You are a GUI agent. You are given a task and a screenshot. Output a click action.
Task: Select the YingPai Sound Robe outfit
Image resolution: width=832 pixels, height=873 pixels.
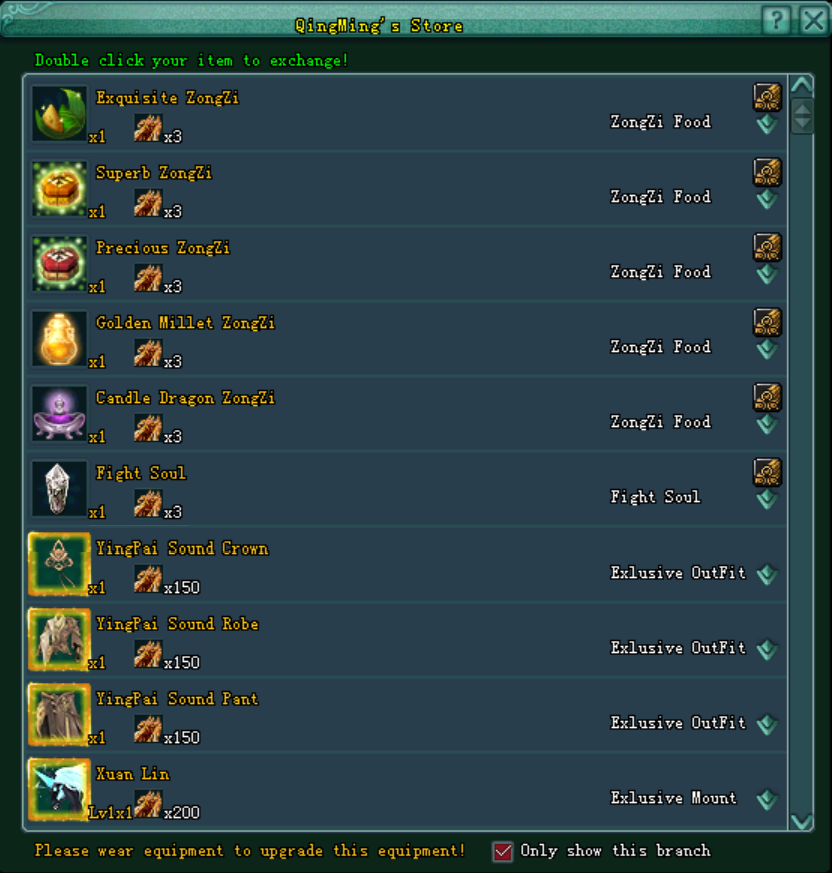click(59, 639)
